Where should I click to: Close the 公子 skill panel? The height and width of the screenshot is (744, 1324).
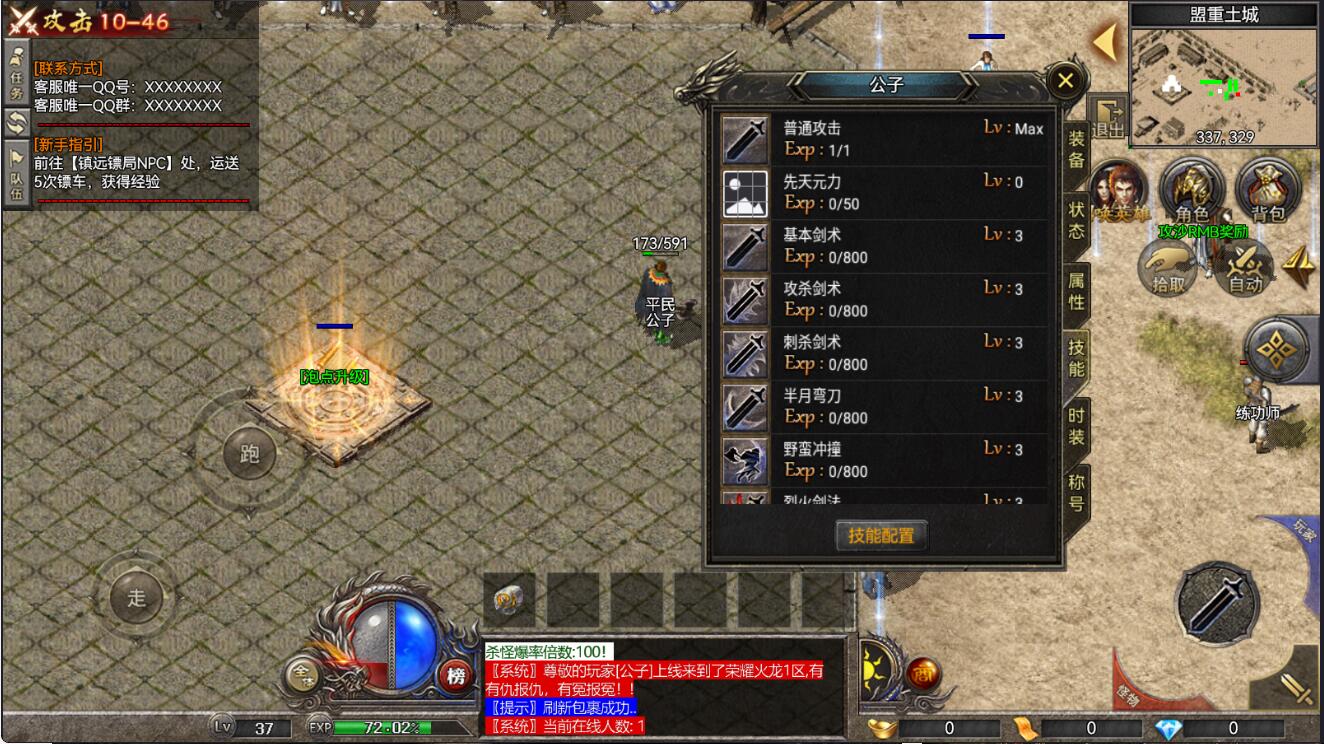click(1065, 80)
